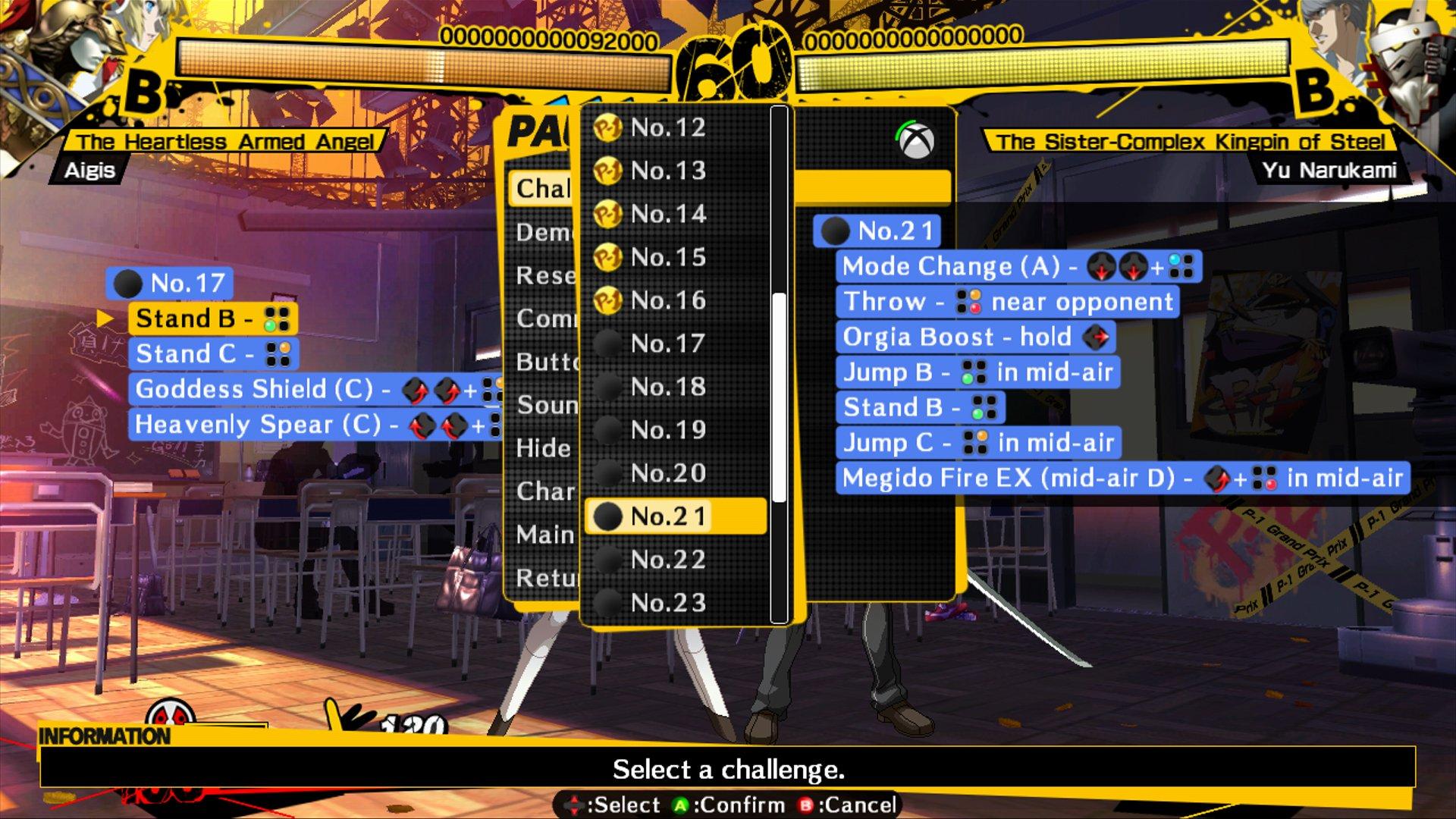This screenshot has width=1456, height=819.
Task: Click the B rank emblem near Yu's health bar
Action: [1316, 89]
